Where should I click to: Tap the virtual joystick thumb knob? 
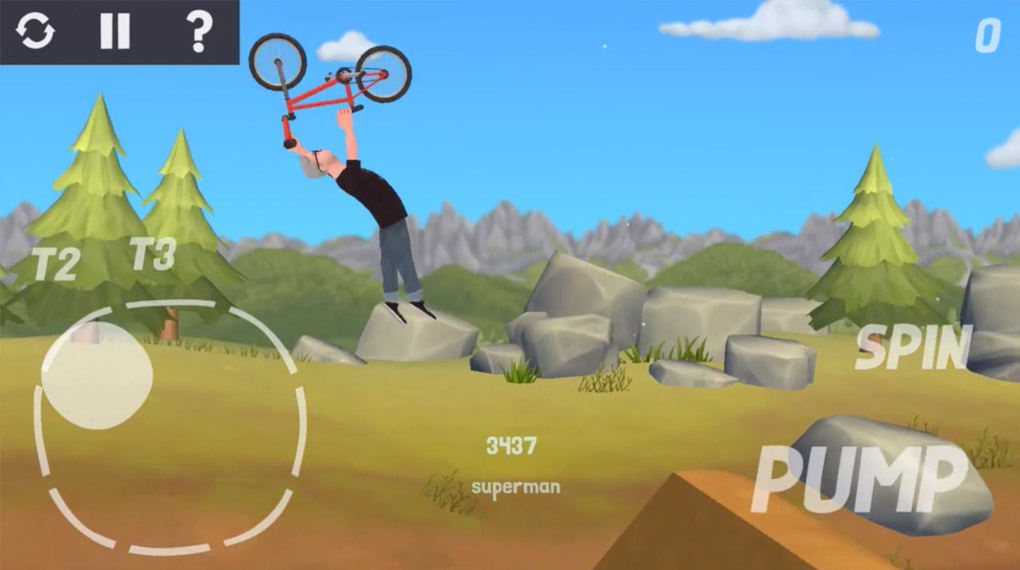[x=97, y=376]
